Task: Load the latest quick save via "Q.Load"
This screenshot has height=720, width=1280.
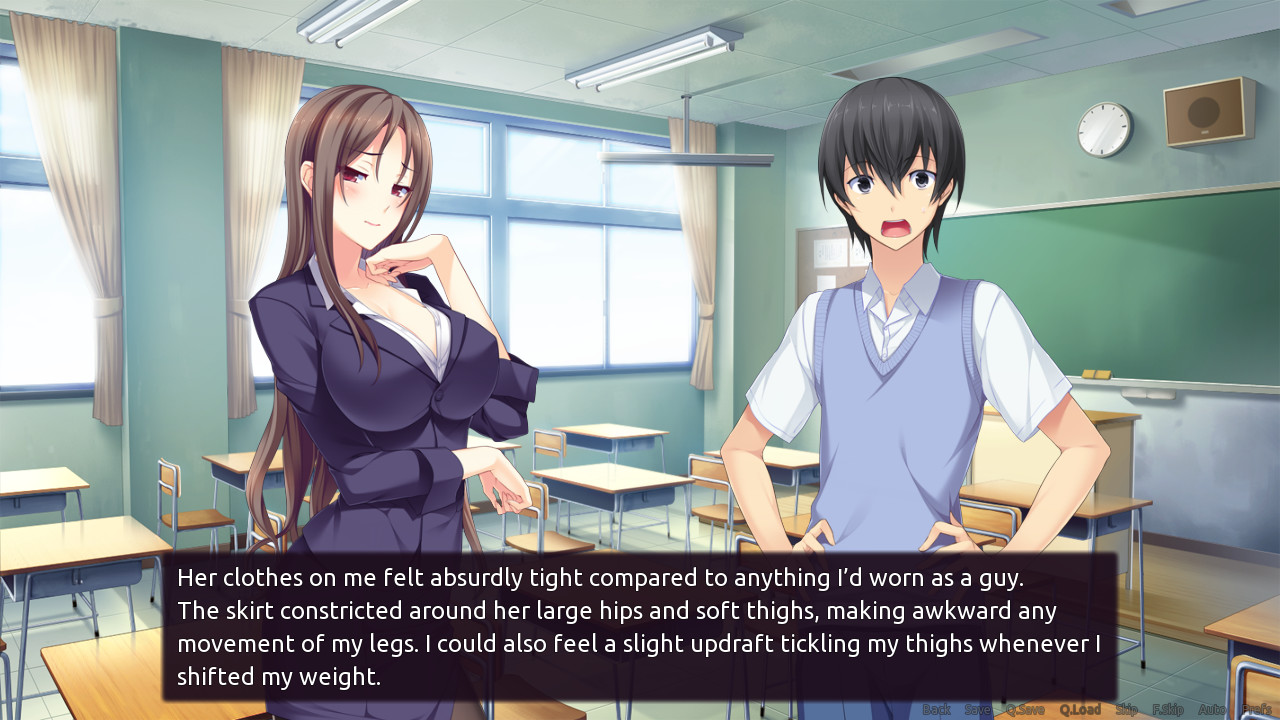Action: (x=1080, y=708)
